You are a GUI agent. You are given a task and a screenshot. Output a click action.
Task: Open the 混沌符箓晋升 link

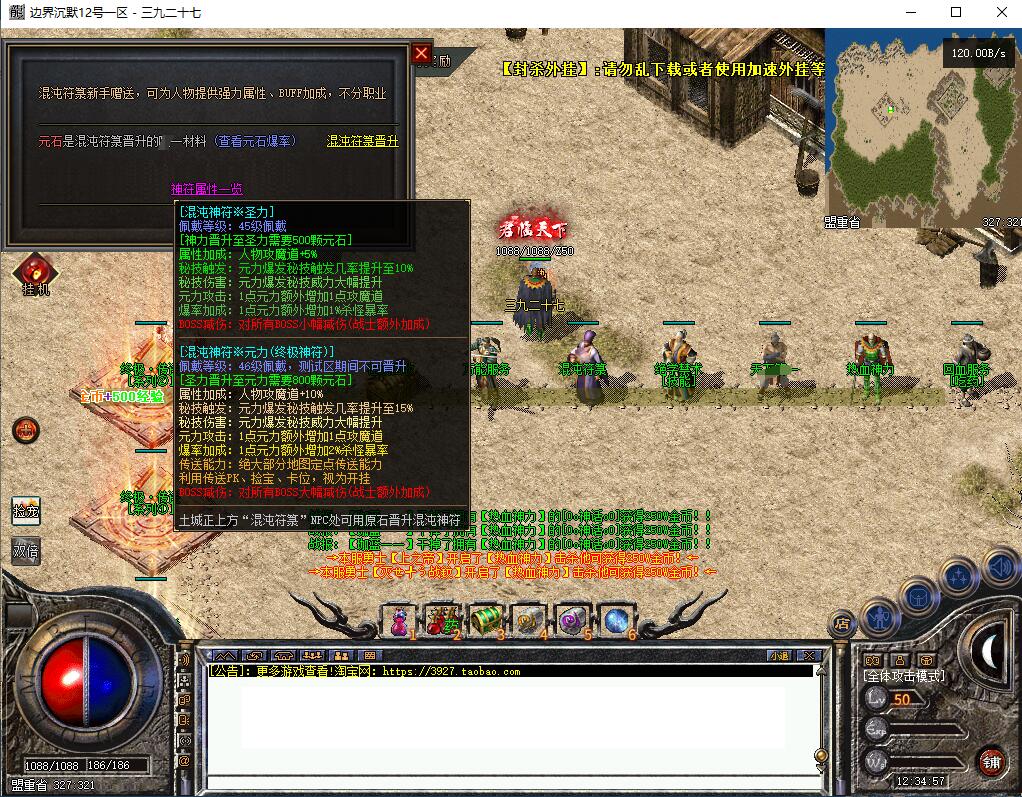(x=362, y=142)
